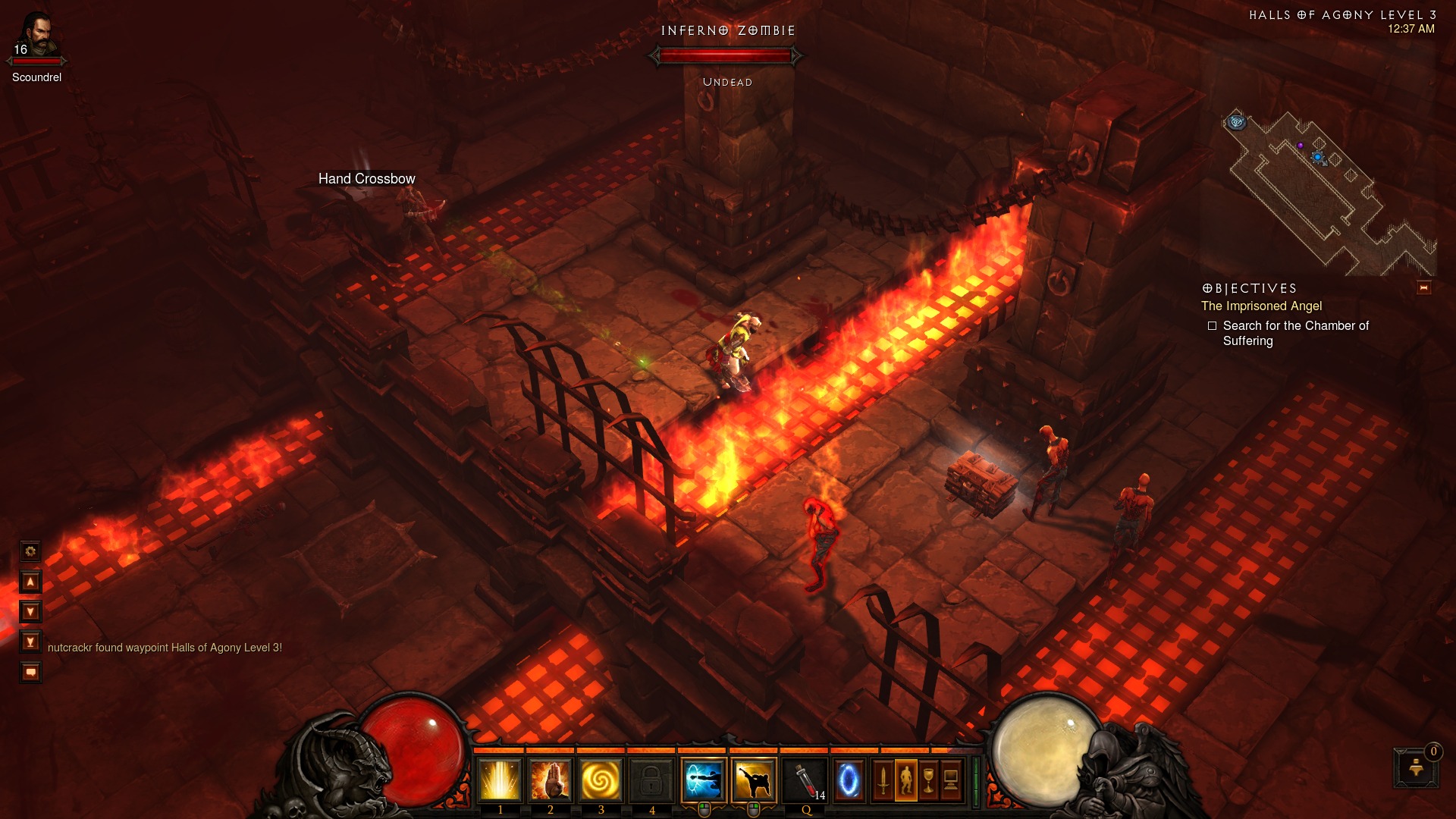Screen dimensions: 1456x819
Task: Open the skills menu via the figure icon
Action: coord(905,780)
